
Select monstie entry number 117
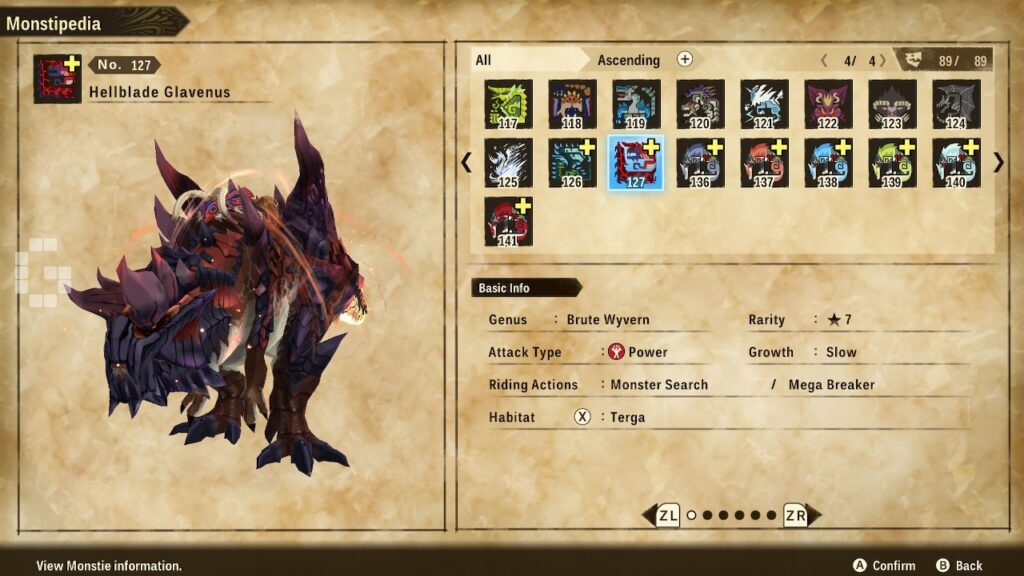[509, 105]
